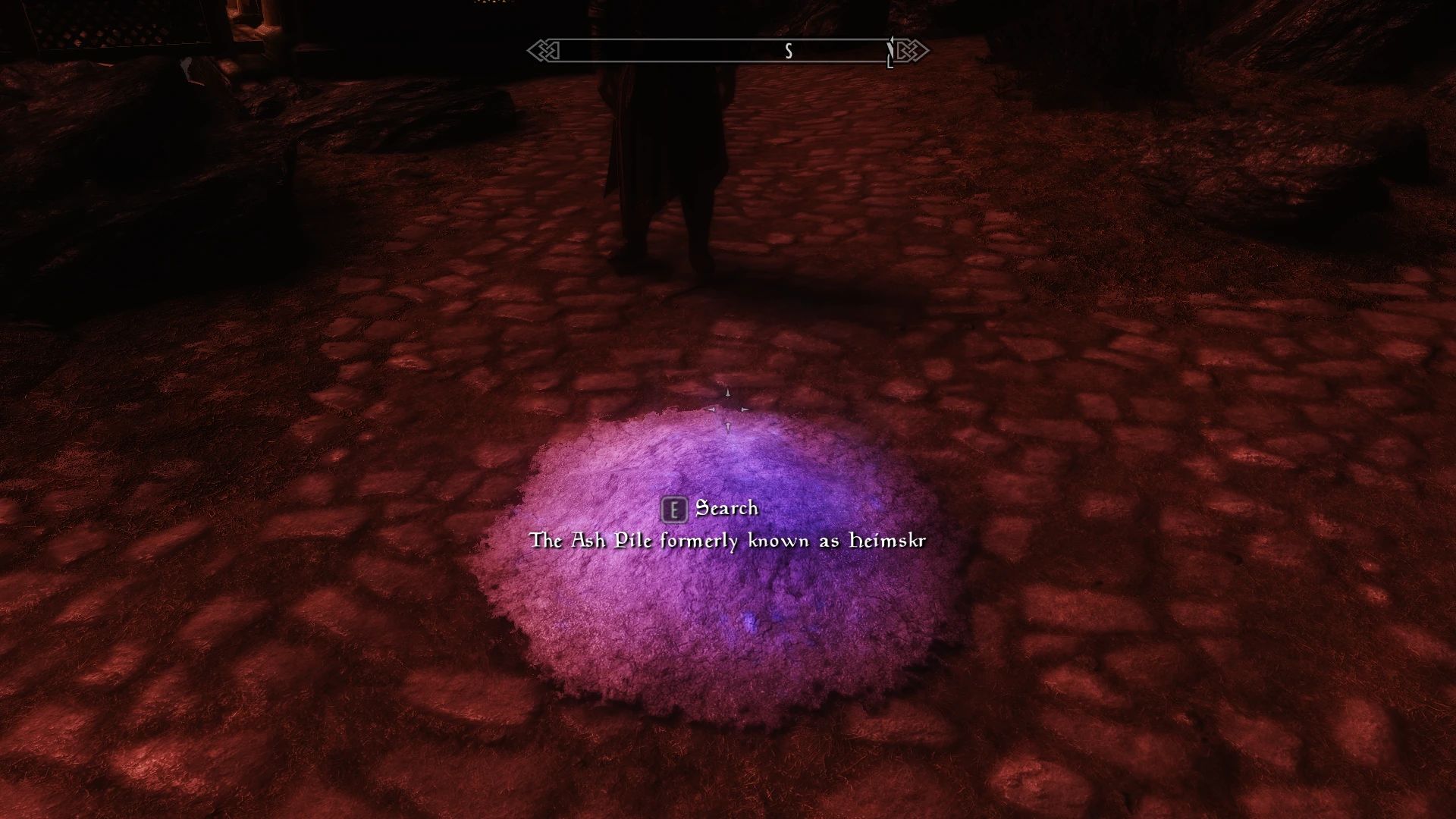Click the upward arrow of the activation crosshair
1456x819 pixels.
pos(726,394)
